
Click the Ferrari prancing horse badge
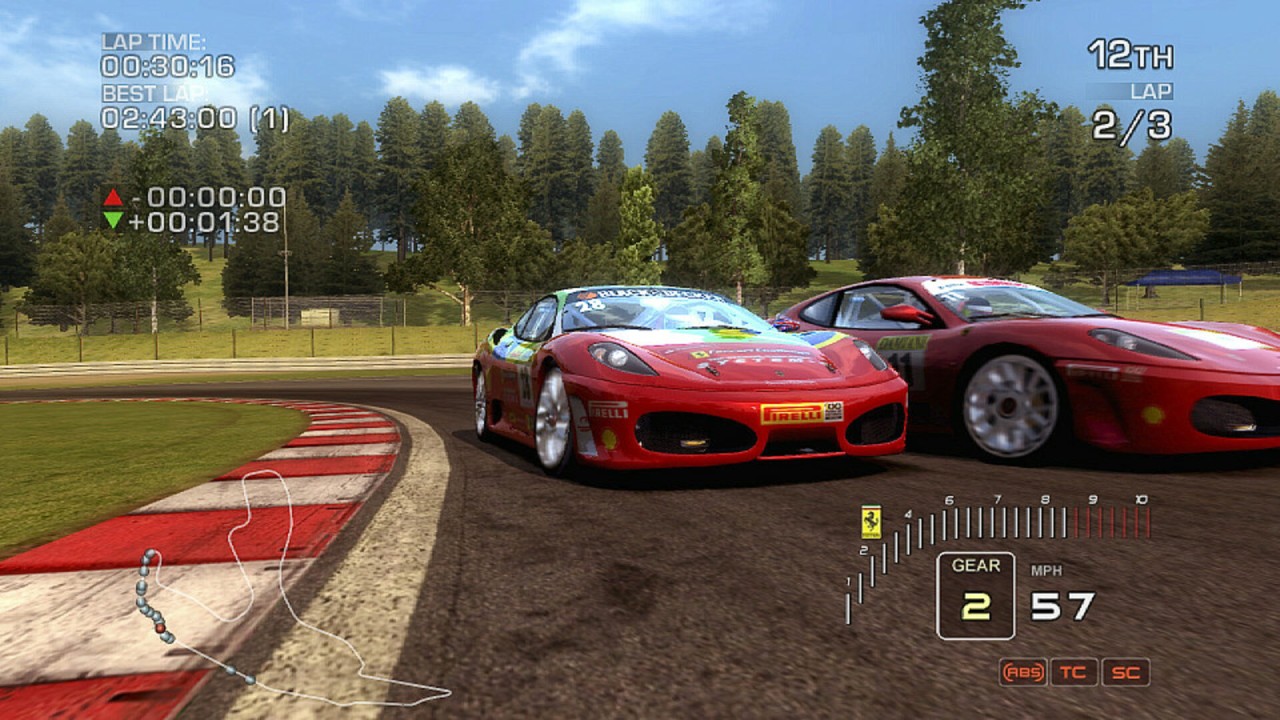pyautogui.click(x=871, y=522)
